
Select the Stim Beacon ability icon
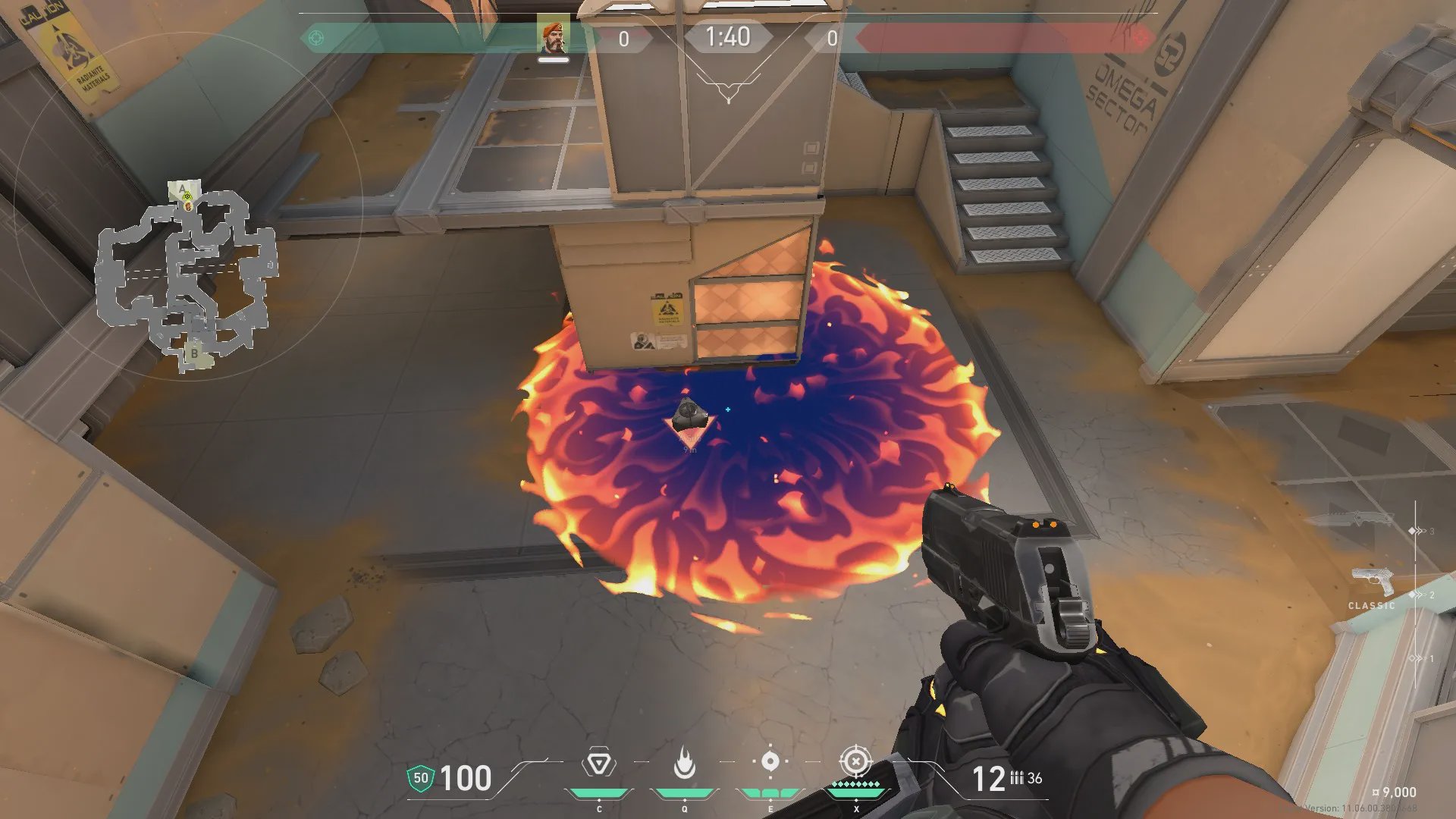pyautogui.click(x=599, y=763)
